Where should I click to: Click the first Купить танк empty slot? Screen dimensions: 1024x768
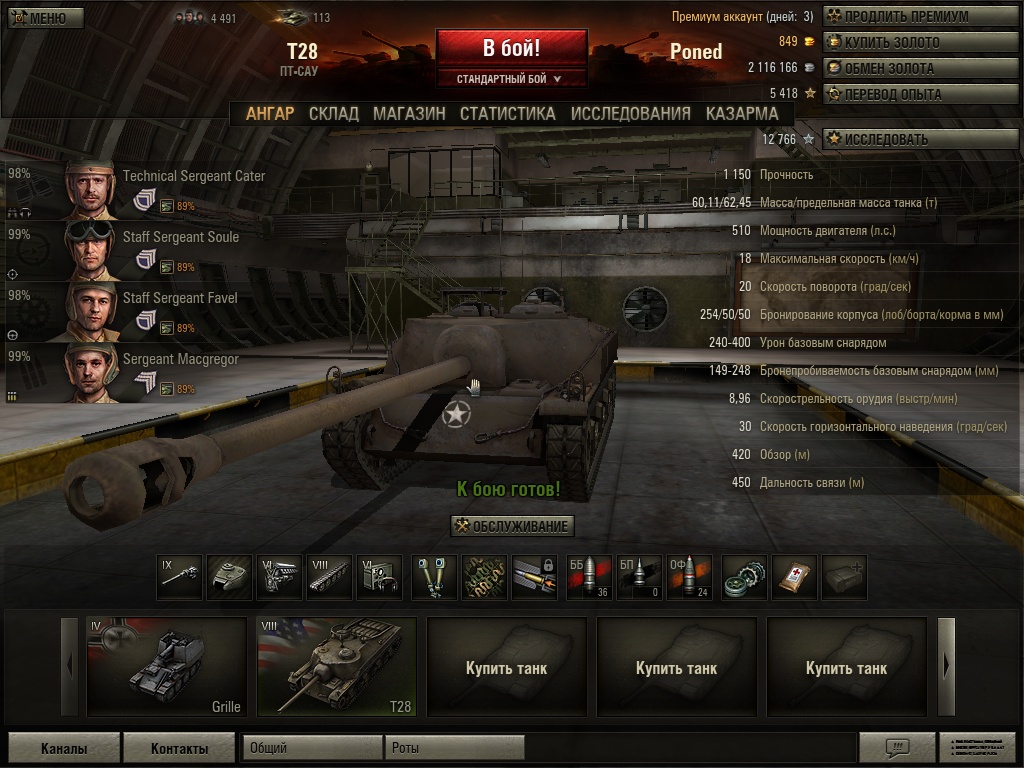pyautogui.click(x=506, y=667)
